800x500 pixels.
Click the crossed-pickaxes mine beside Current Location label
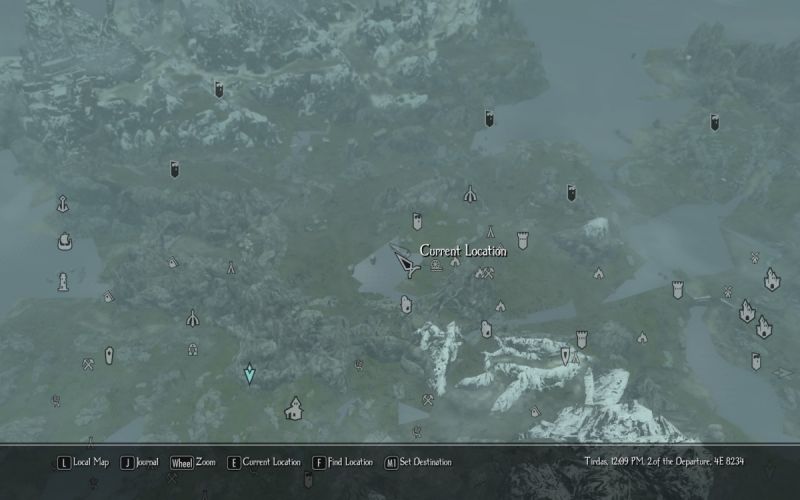pyautogui.click(x=485, y=273)
